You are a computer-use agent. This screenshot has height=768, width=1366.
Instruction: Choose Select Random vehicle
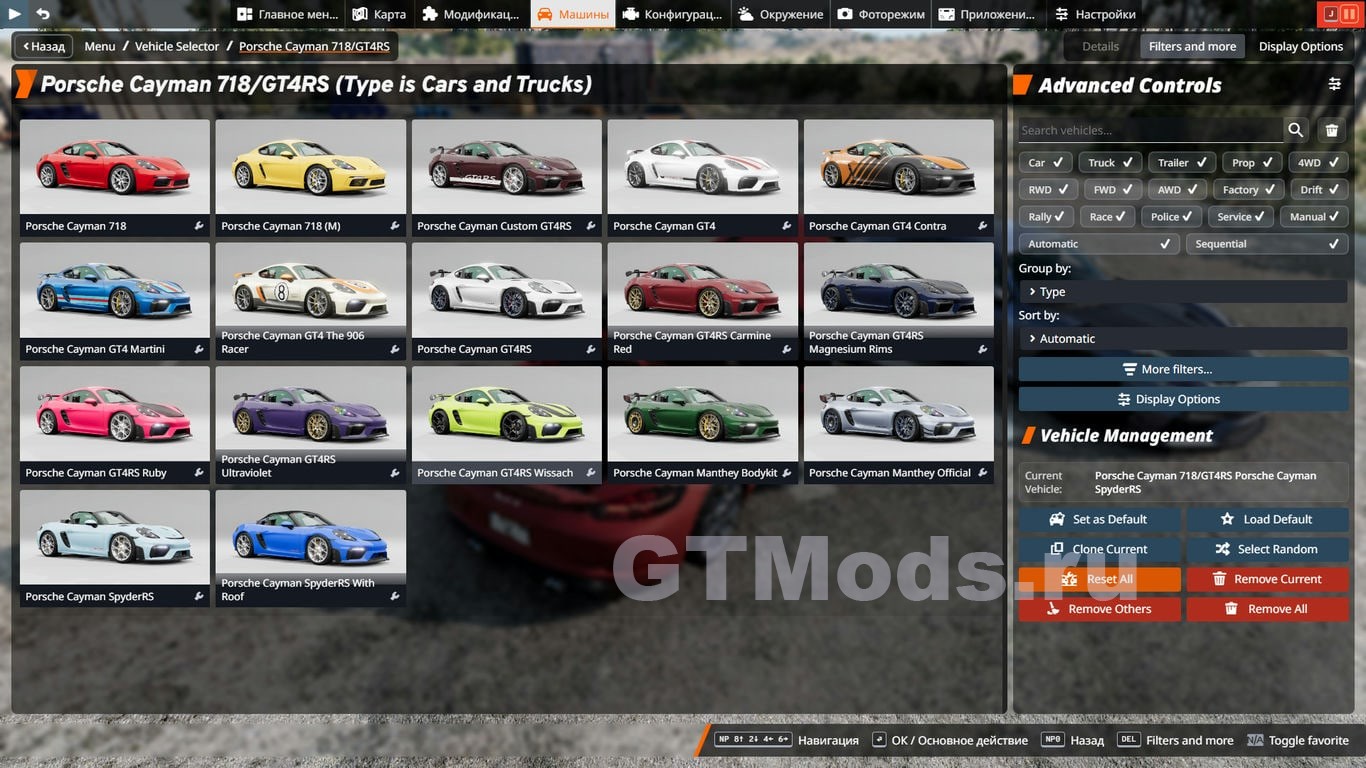1266,549
